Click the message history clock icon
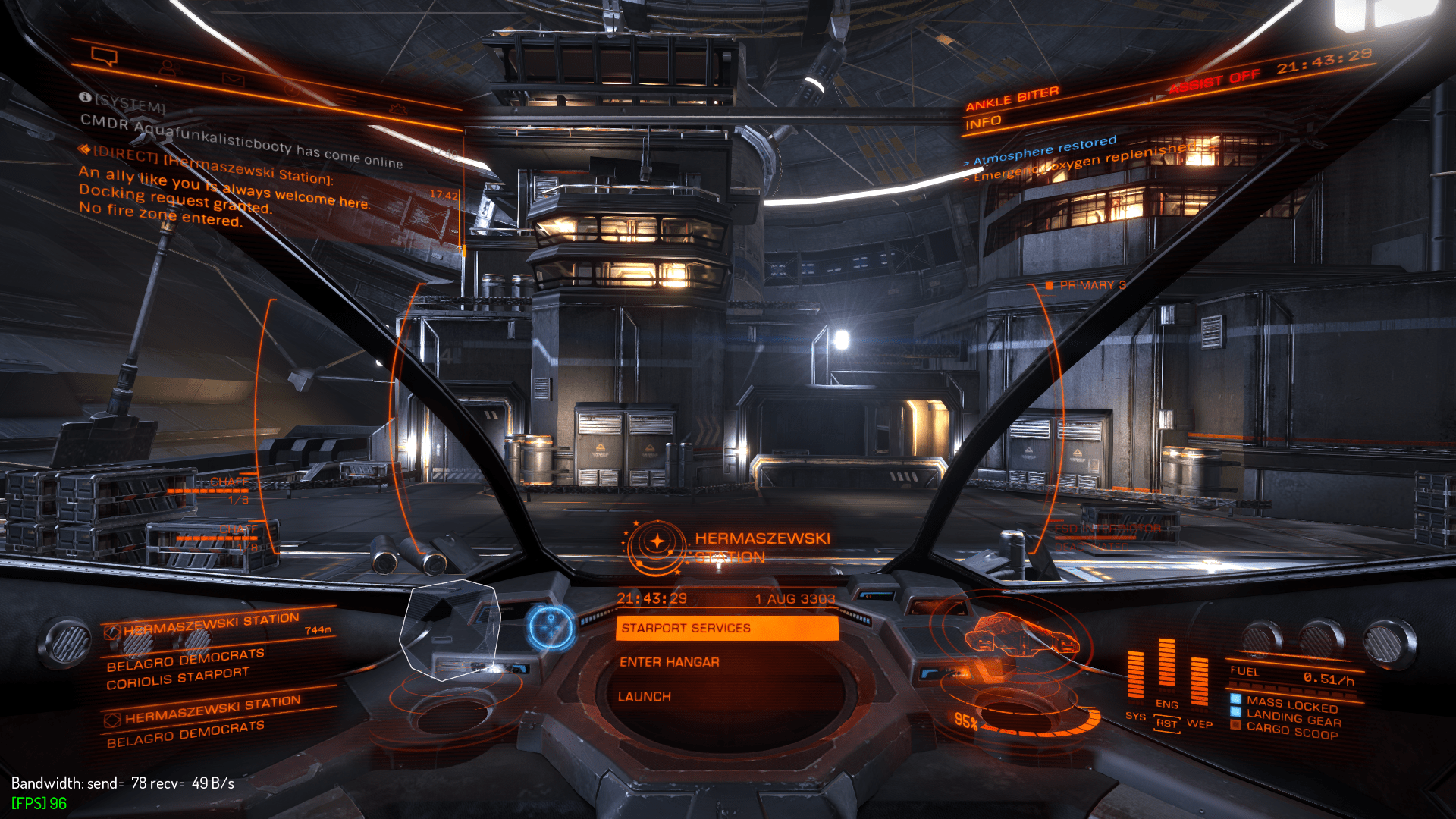The width and height of the screenshot is (1456, 819). pyautogui.click(x=290, y=90)
